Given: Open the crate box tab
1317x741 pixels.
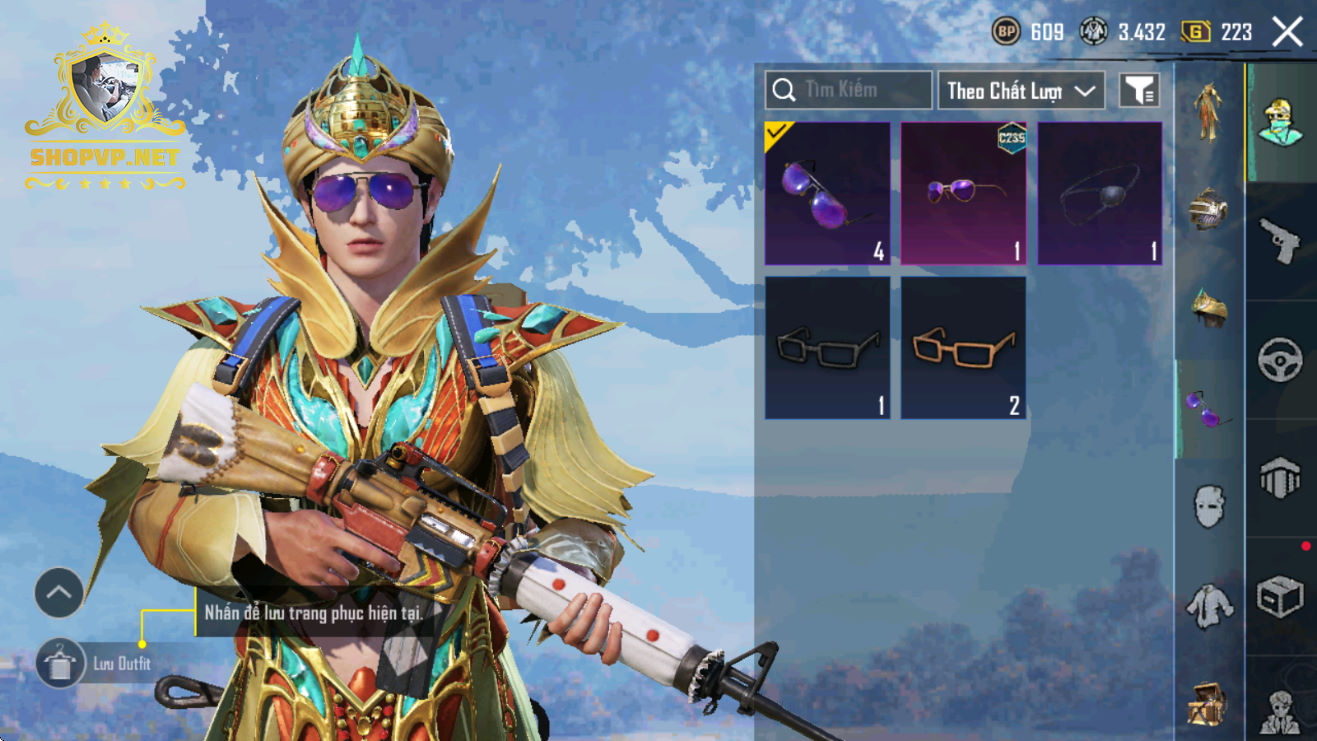Looking at the screenshot, I should tap(1280, 597).
